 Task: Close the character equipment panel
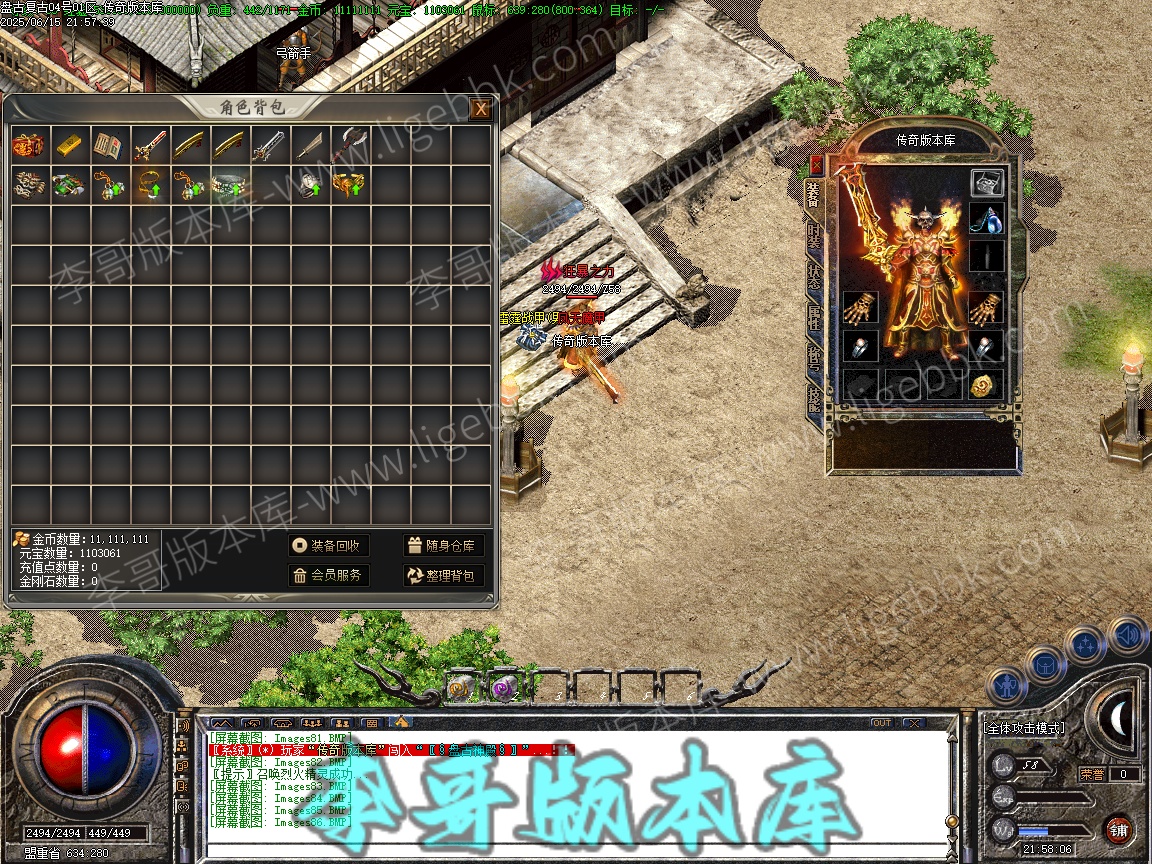pos(816,165)
